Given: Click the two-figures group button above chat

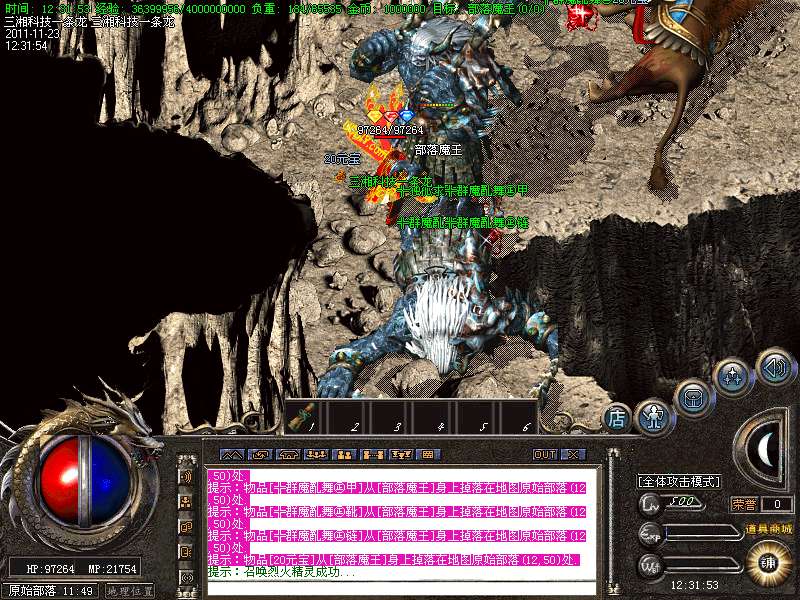Looking at the screenshot, I should (x=344, y=454).
